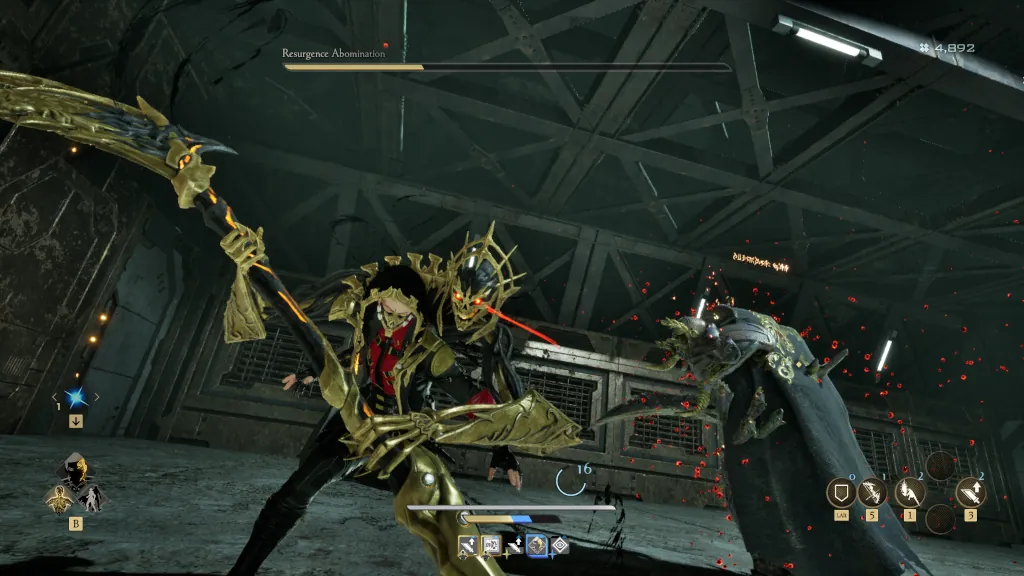Cycle to the previous quick item
Viewport: 1024px width, 576px height.
click(54, 398)
